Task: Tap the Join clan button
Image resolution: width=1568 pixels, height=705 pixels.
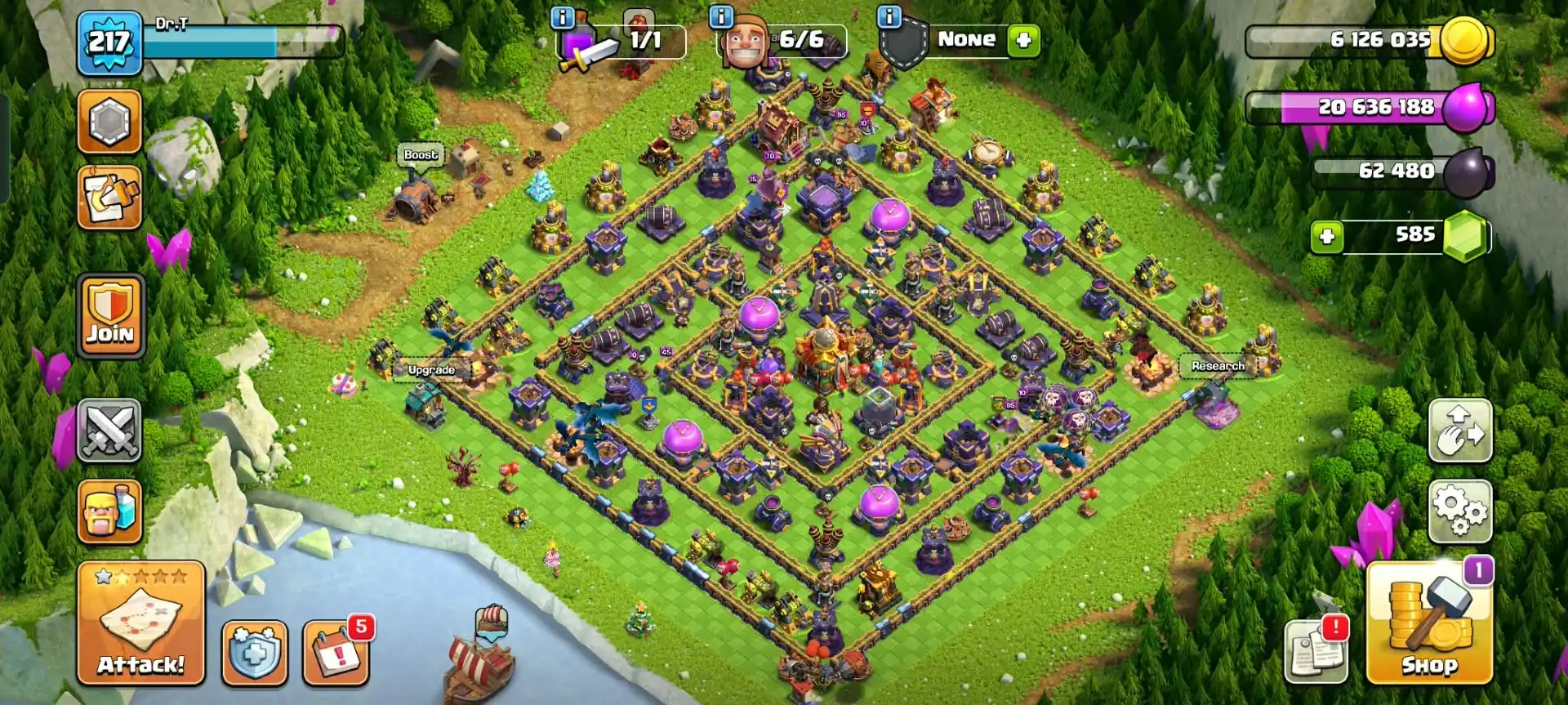Action: (x=109, y=315)
